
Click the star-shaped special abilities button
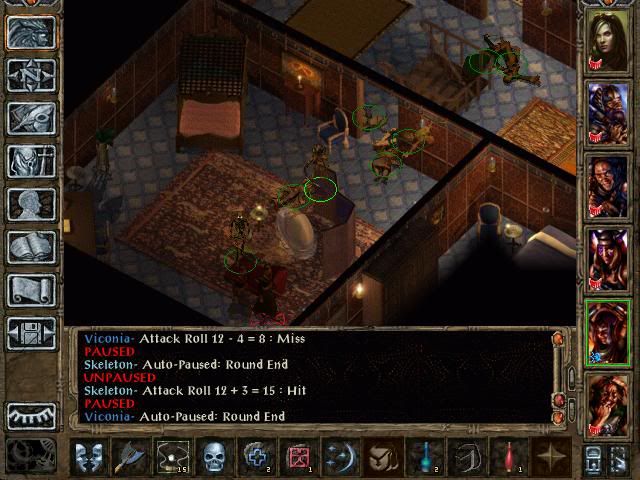[552, 457]
